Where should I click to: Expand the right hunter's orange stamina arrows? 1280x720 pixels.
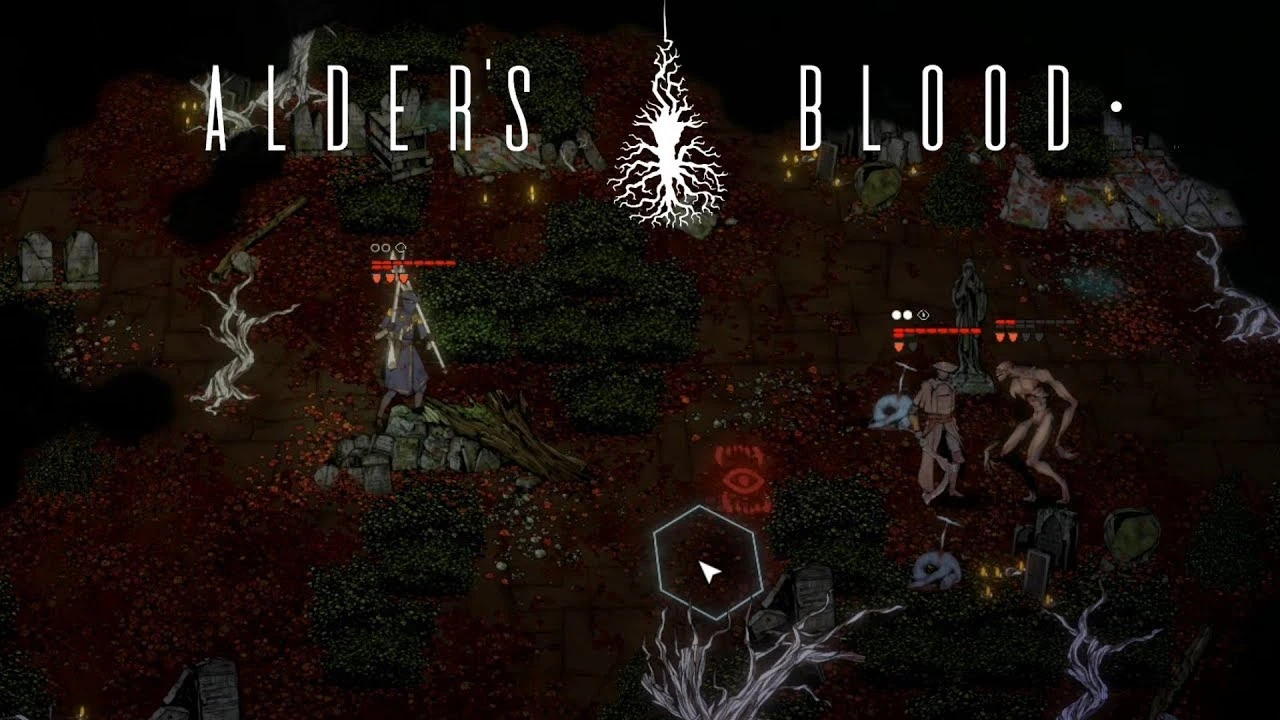click(x=900, y=347)
